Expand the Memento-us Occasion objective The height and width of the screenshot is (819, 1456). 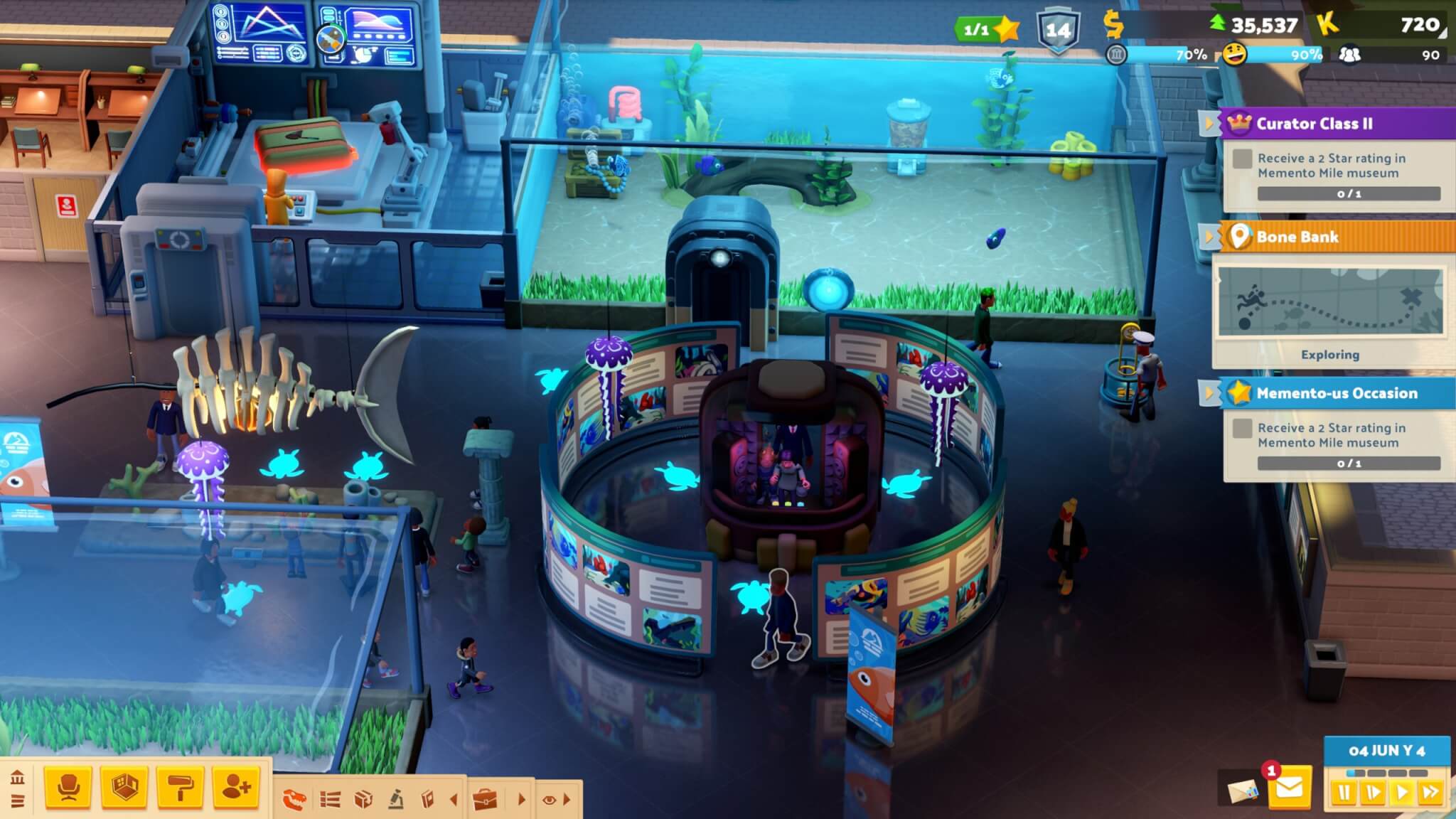[x=1209, y=393]
